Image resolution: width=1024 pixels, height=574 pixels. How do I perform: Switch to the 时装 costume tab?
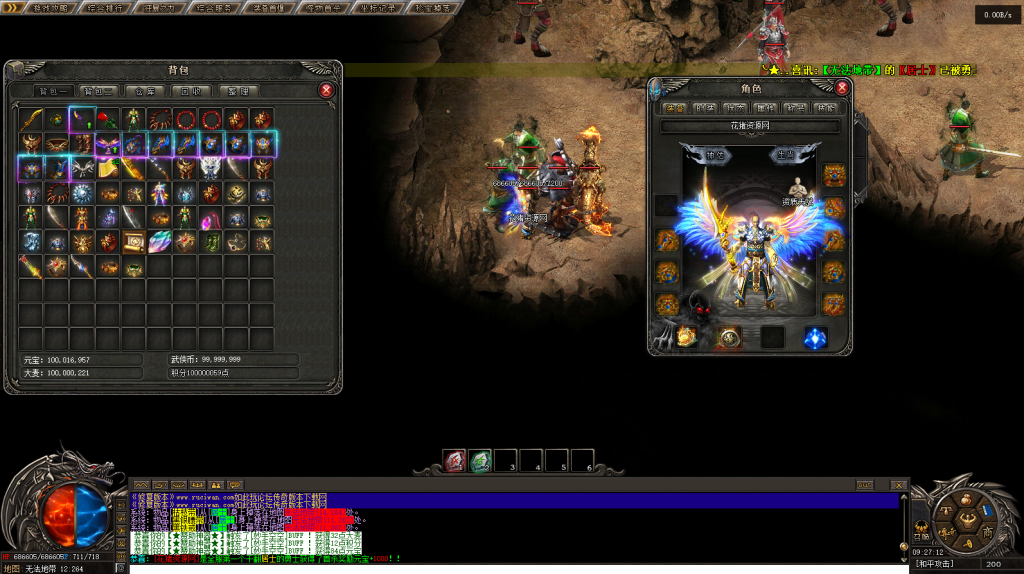[705, 108]
